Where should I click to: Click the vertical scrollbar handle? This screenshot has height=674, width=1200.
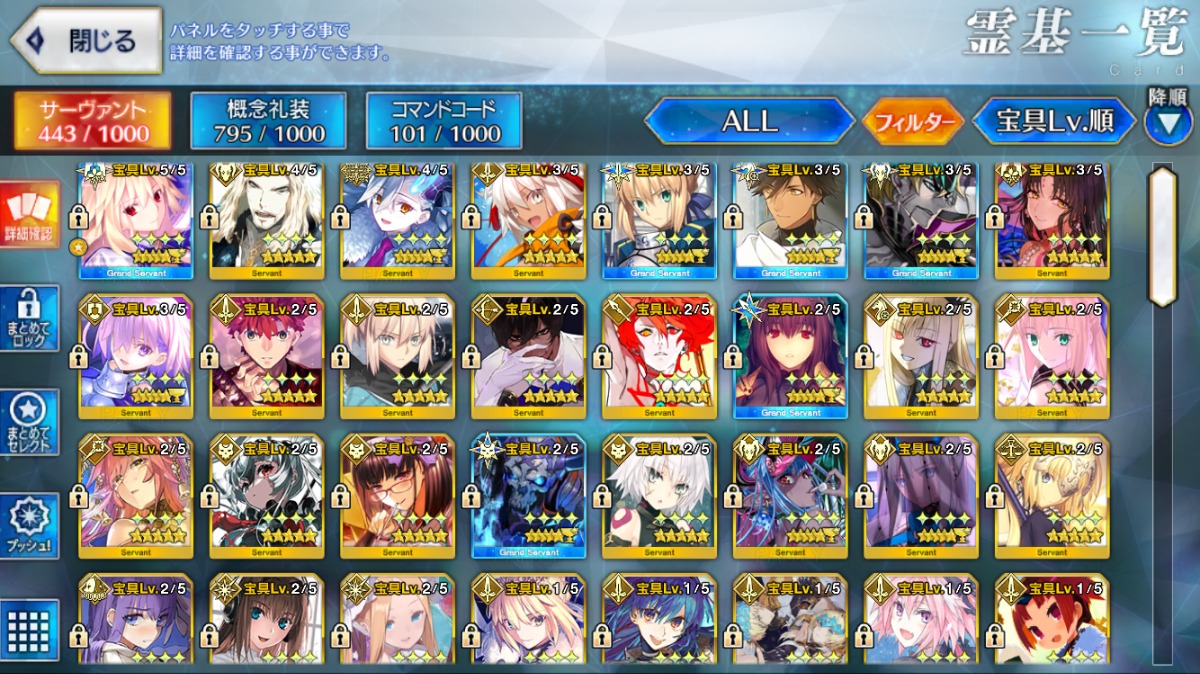pyautogui.click(x=1162, y=236)
